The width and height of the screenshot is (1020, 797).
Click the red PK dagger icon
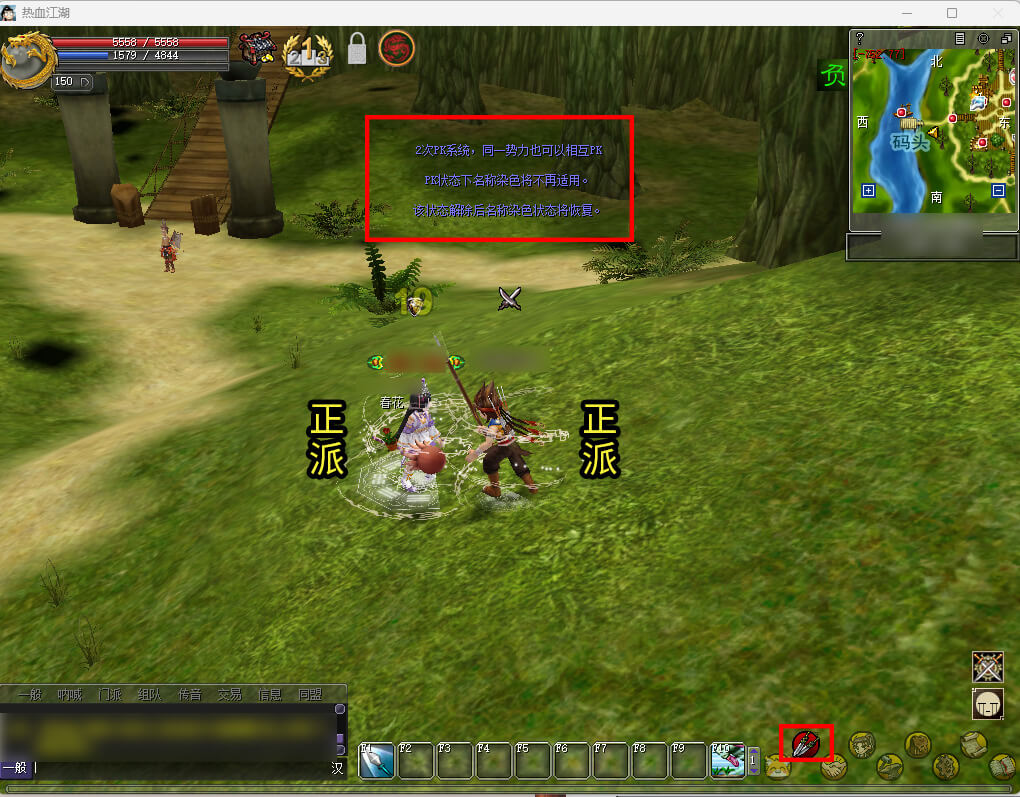(x=806, y=742)
